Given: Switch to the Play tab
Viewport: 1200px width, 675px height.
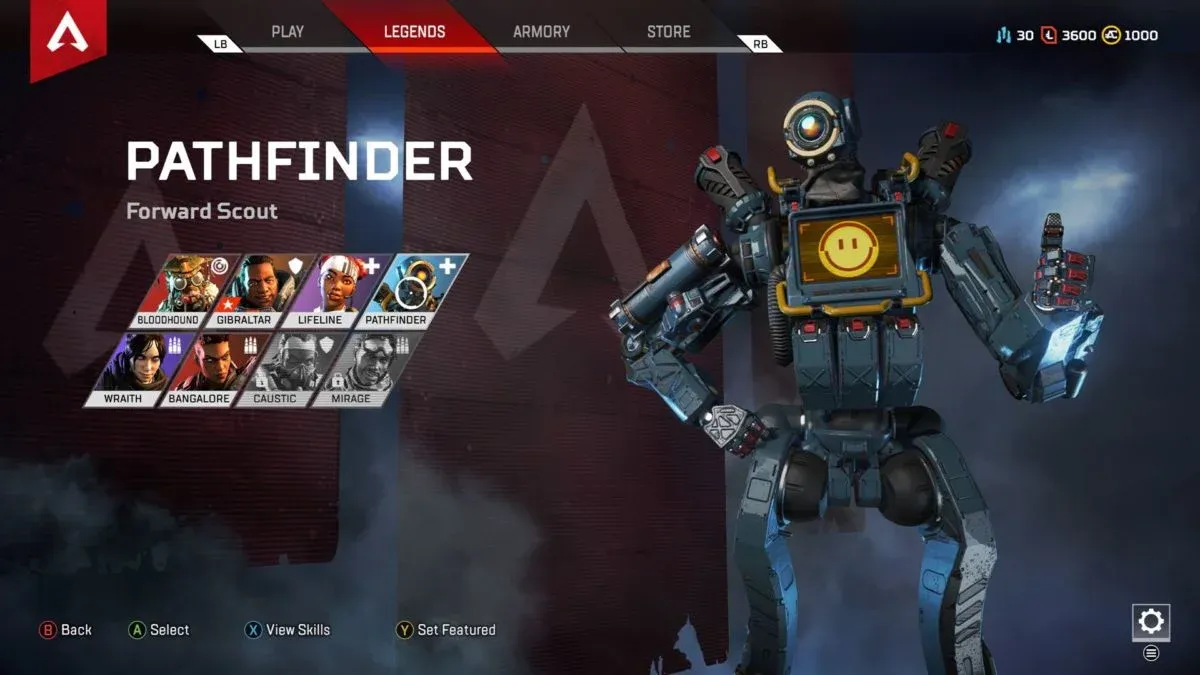Looking at the screenshot, I should coord(287,32).
